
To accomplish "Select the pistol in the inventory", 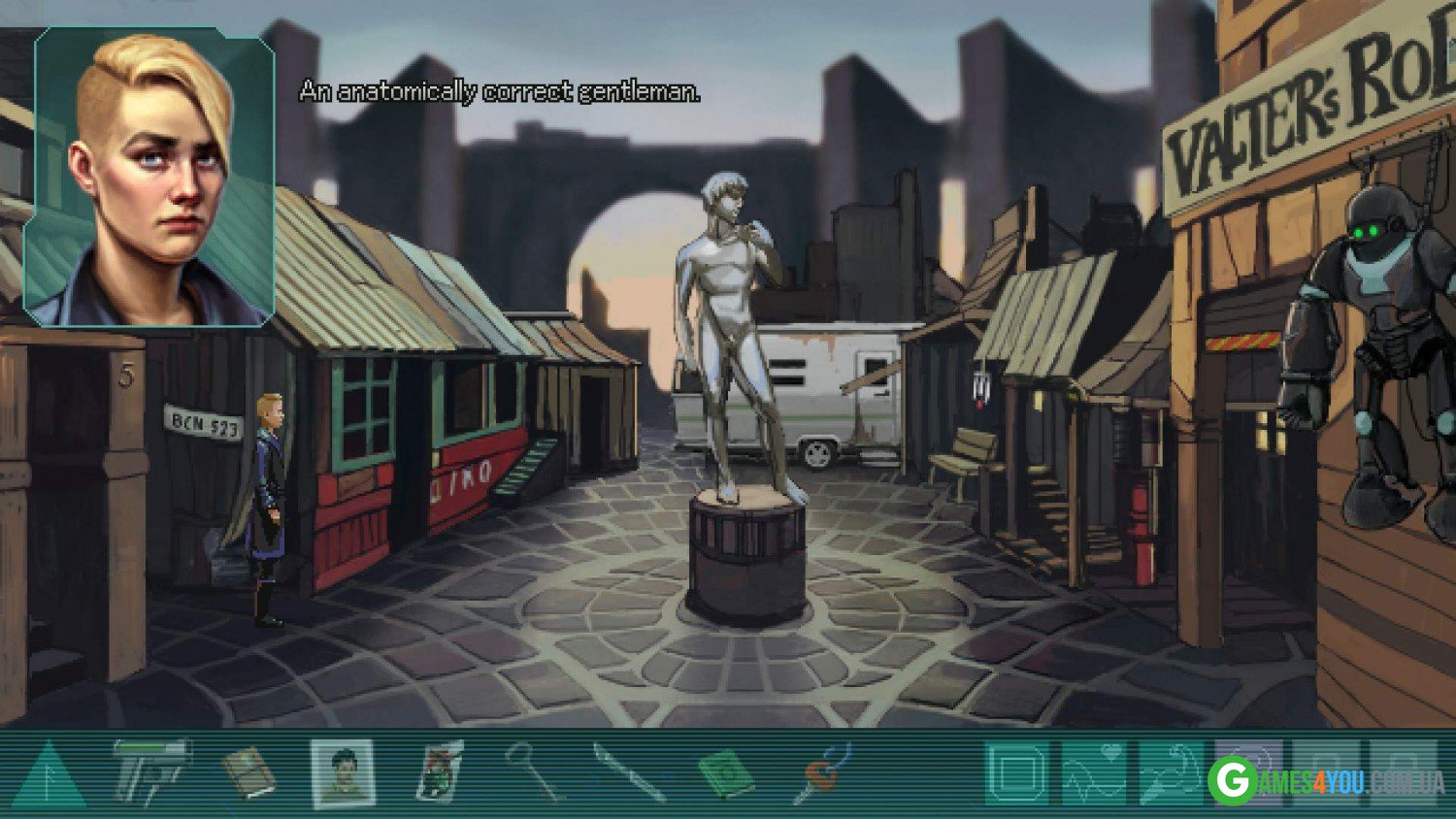I will pos(149,771).
